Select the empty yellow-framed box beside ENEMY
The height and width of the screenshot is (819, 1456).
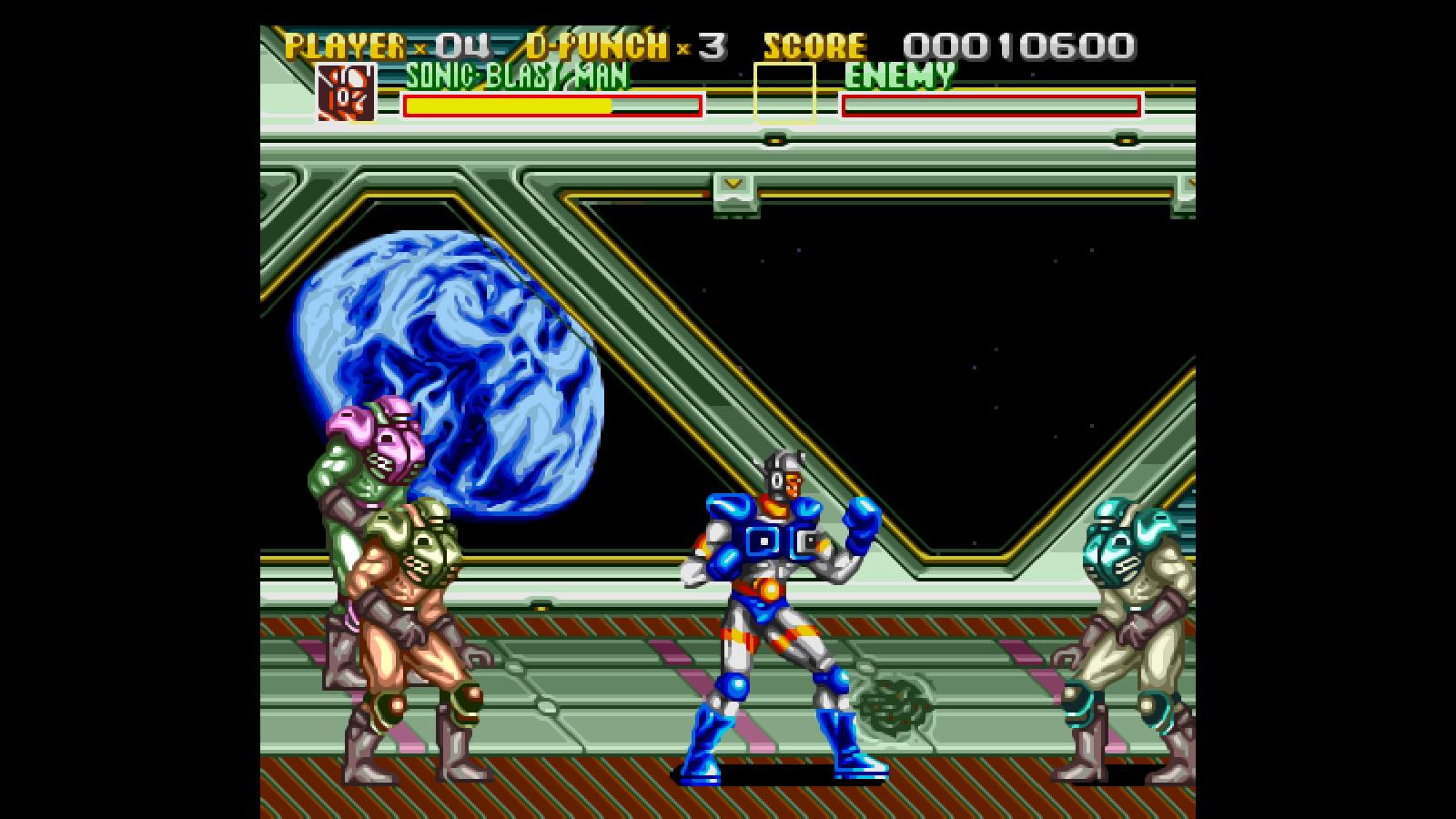click(784, 92)
